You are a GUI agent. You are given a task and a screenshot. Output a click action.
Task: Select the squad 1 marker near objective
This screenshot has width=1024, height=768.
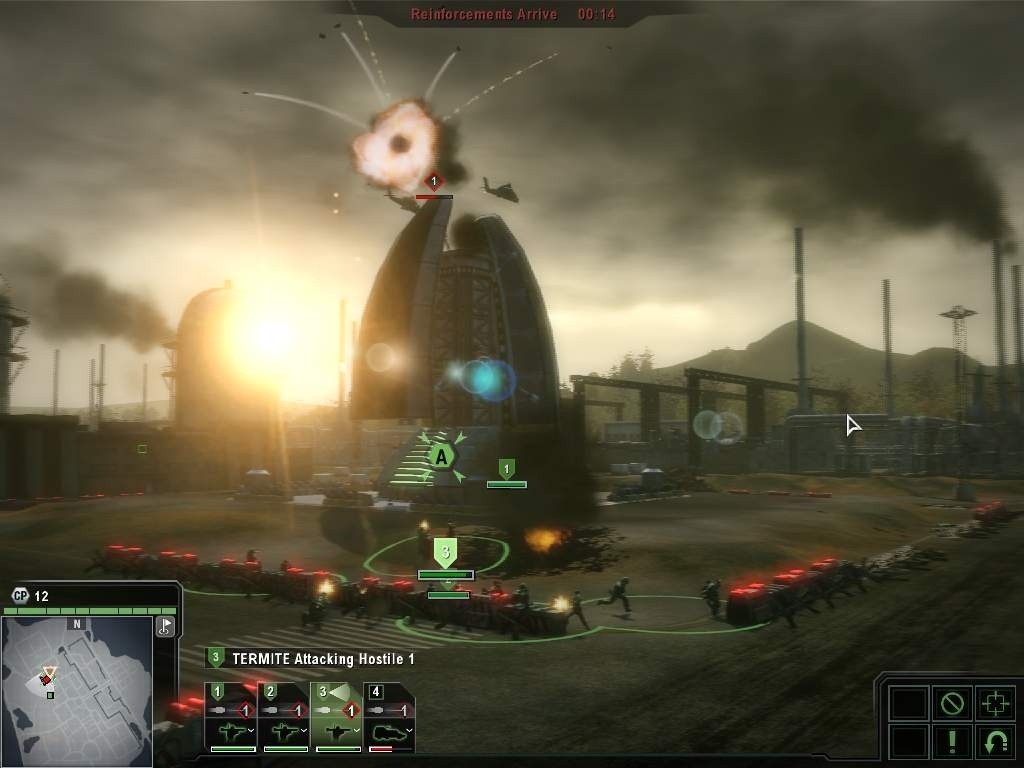point(506,468)
